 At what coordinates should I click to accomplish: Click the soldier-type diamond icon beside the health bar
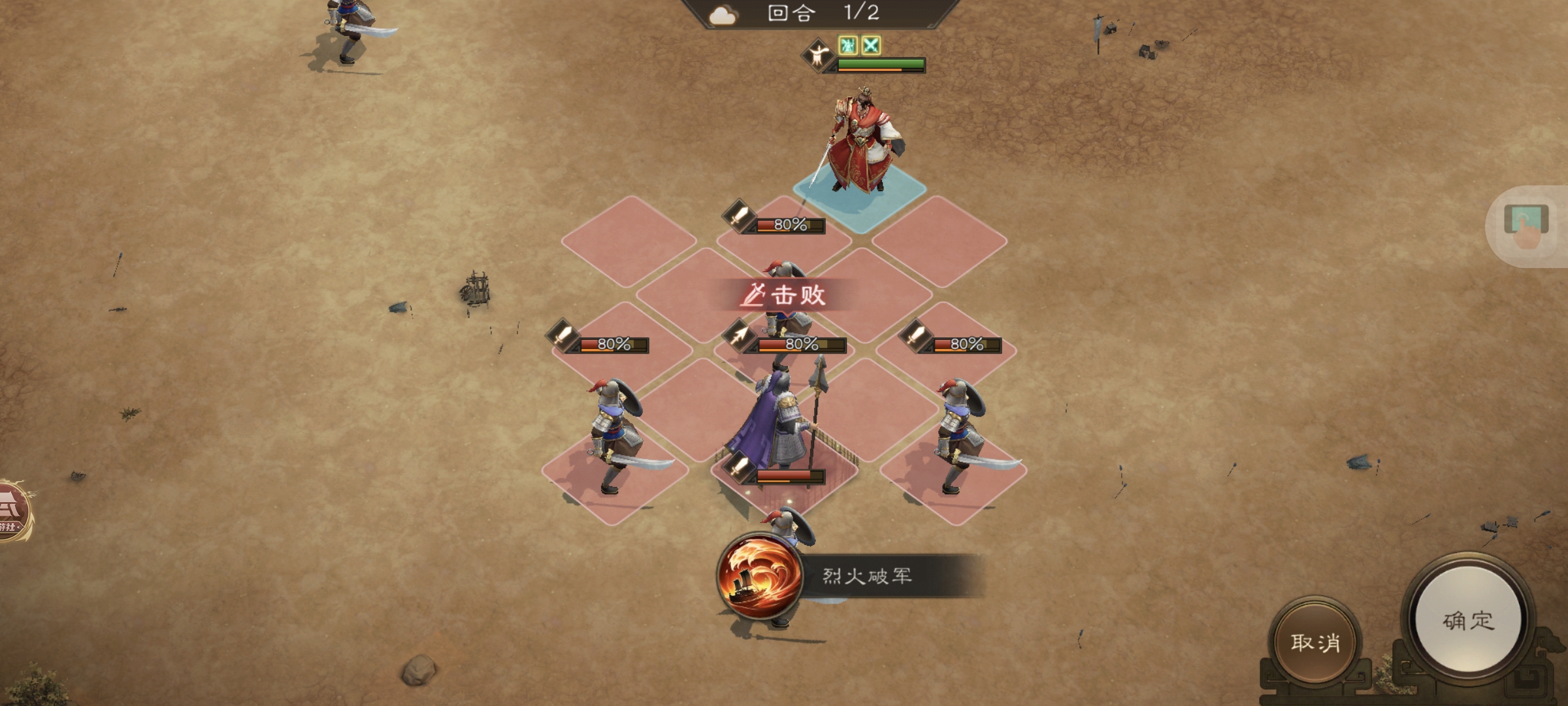819,54
